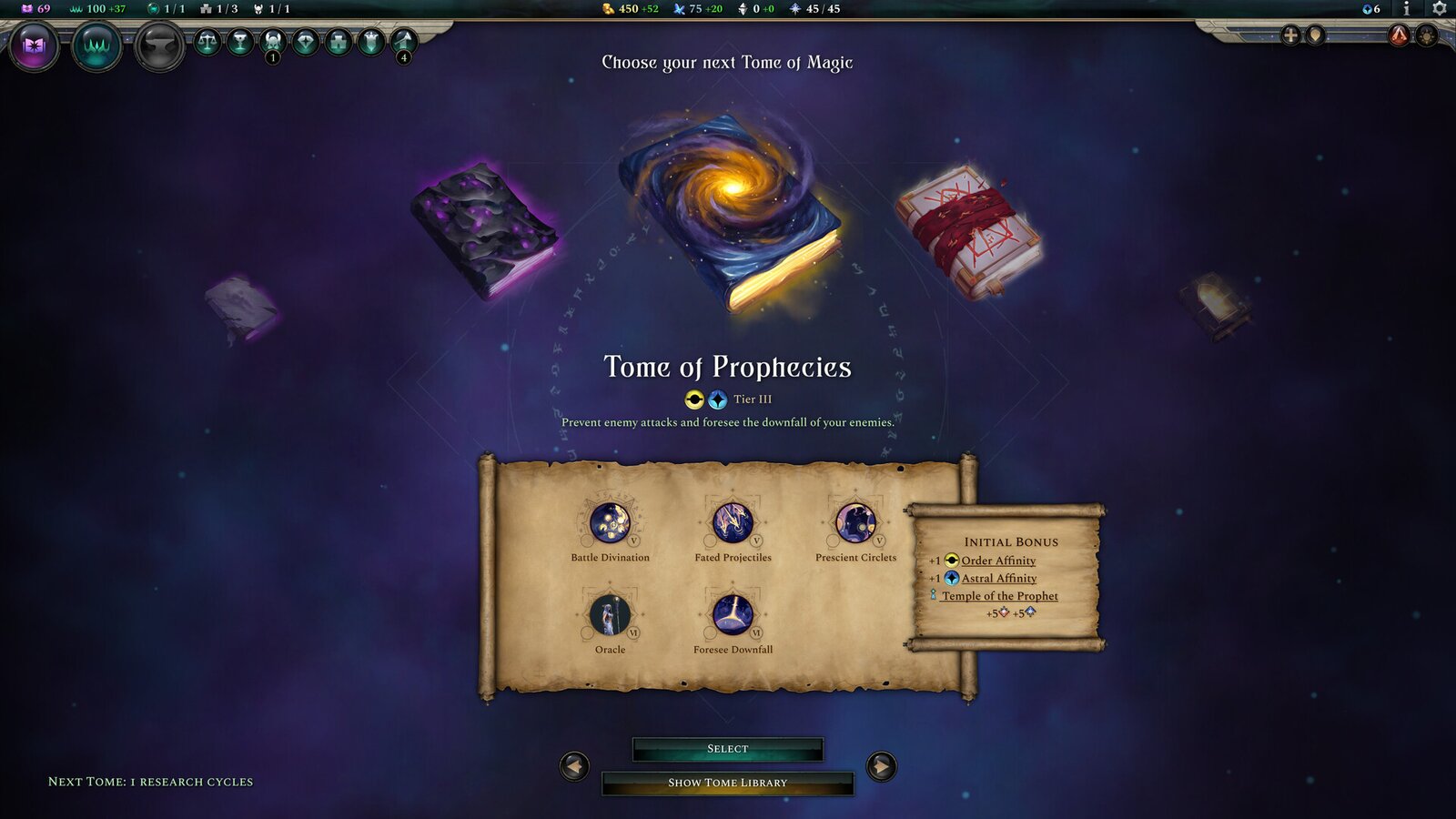Click the Temple of the Prophet link
Image resolution: width=1456 pixels, height=819 pixels.
[998, 596]
